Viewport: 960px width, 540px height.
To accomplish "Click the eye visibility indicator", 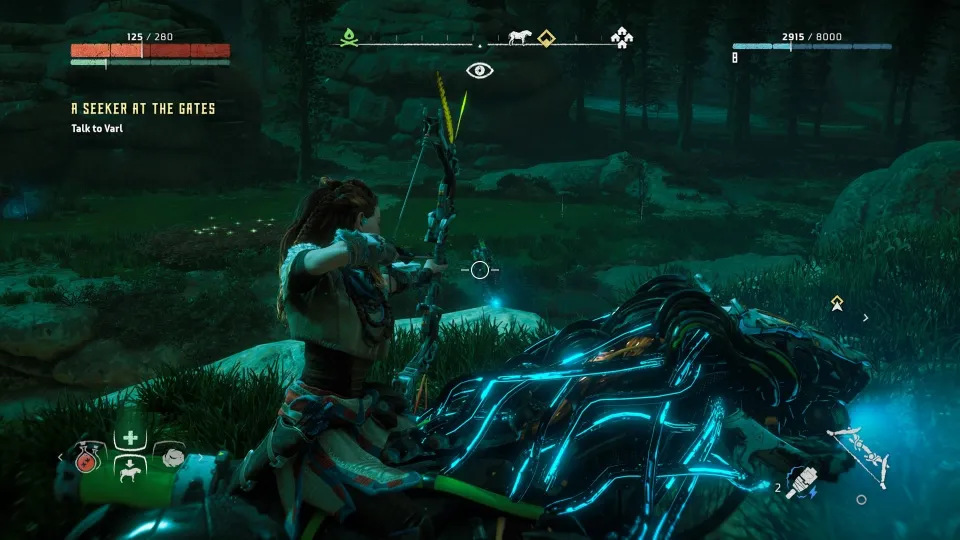I will point(480,70).
